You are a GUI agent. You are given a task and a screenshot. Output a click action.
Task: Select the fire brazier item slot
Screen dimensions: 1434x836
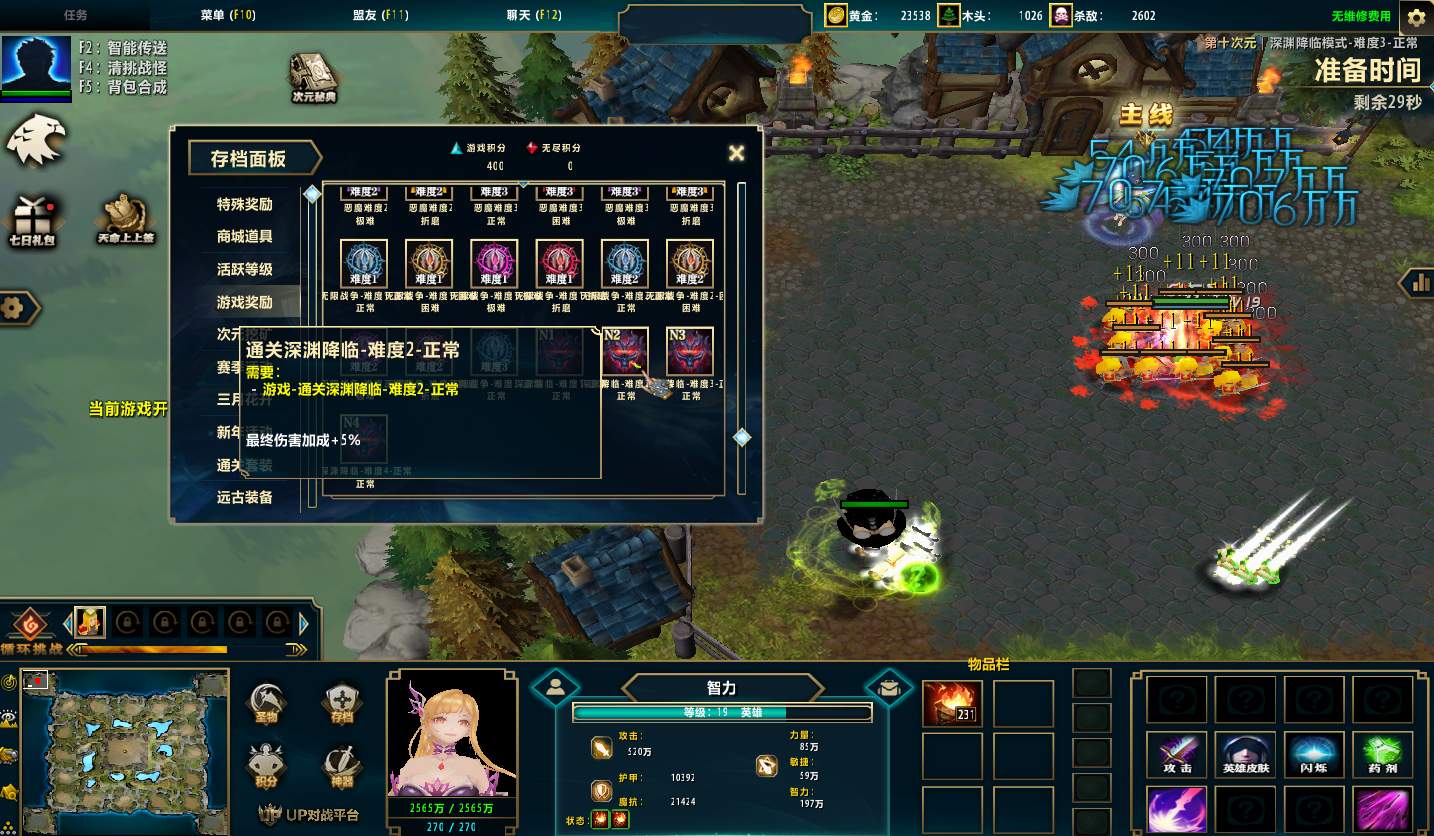pyautogui.click(x=952, y=703)
